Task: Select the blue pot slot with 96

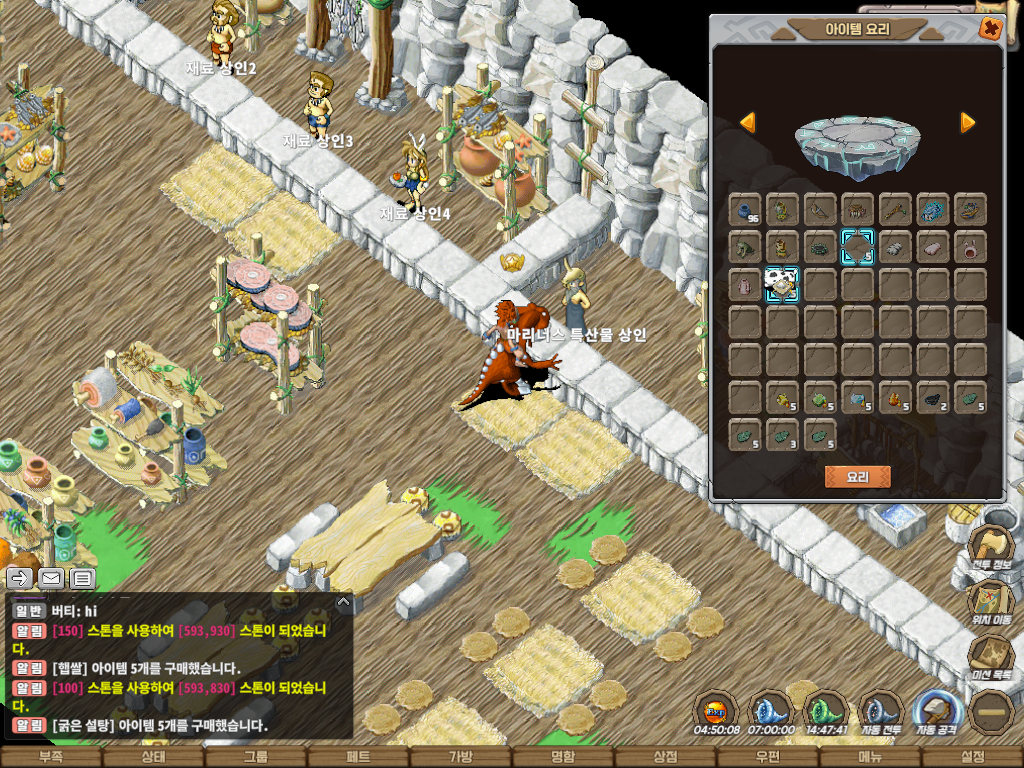Action: [x=745, y=209]
